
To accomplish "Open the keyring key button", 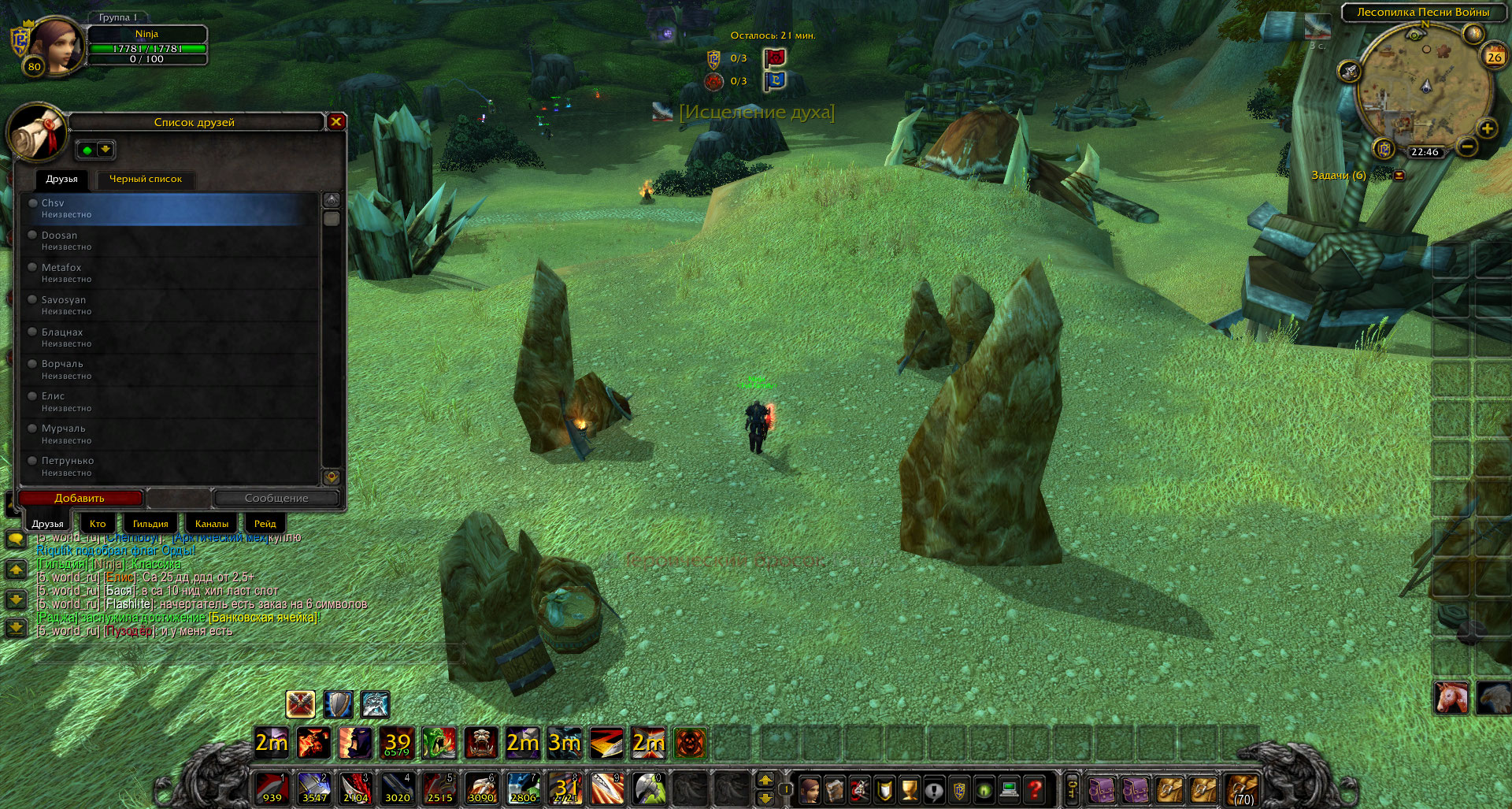I will click(x=1073, y=789).
